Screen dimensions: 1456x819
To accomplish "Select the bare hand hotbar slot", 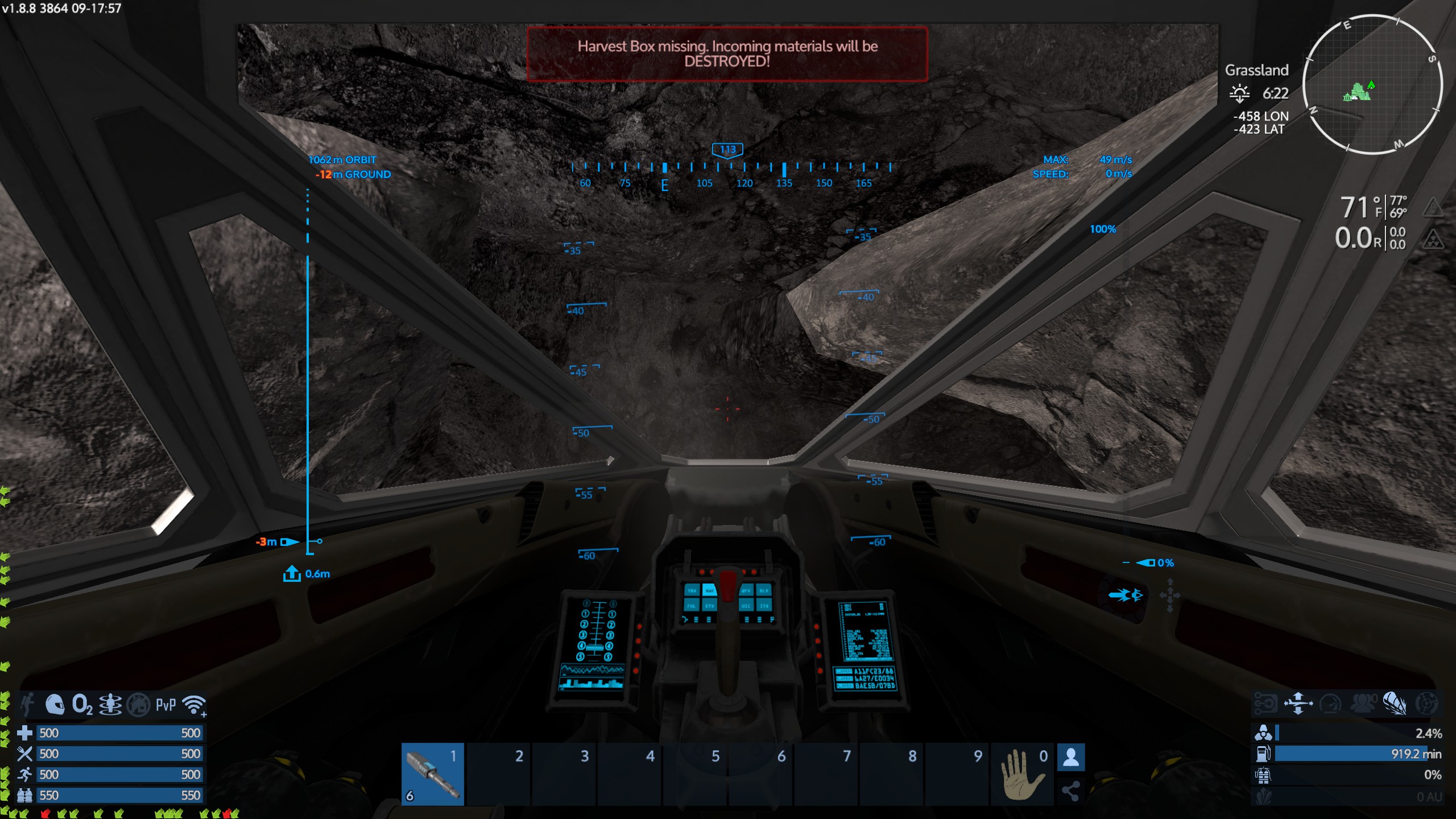I will coord(1023,774).
